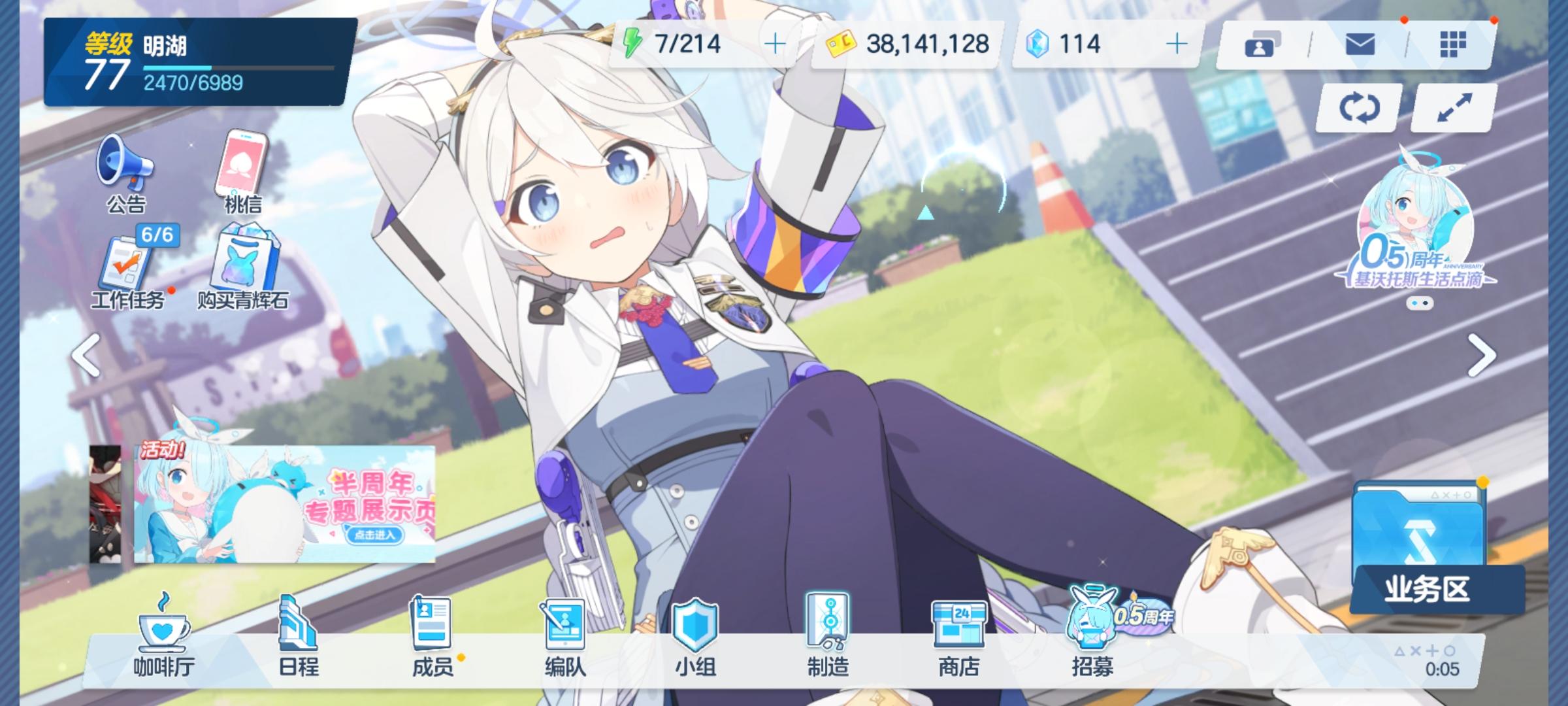Open the player profile card icon

(x=1261, y=43)
